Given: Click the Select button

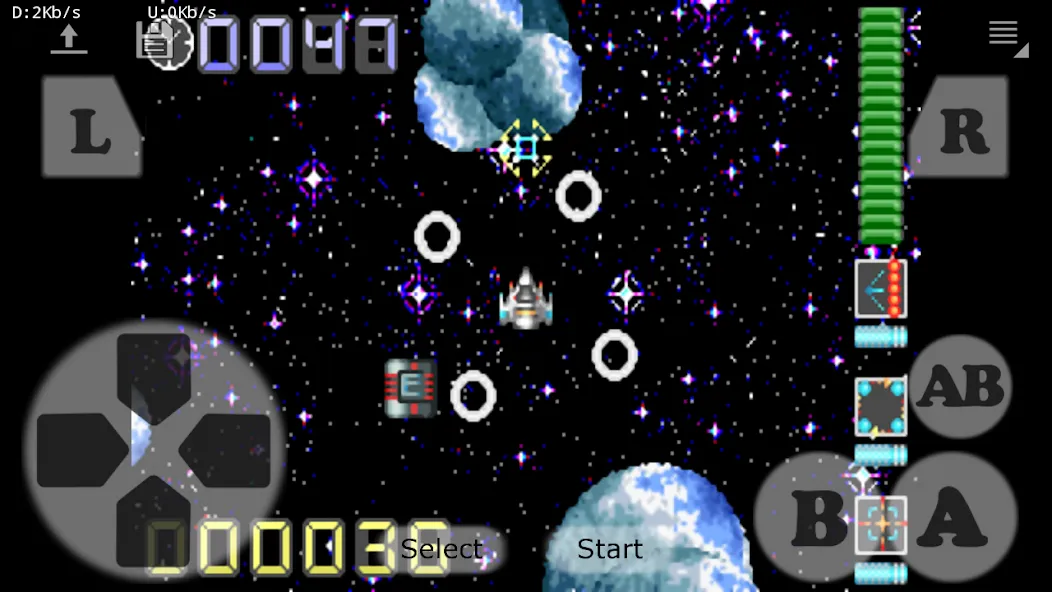Looking at the screenshot, I should pos(441,549).
